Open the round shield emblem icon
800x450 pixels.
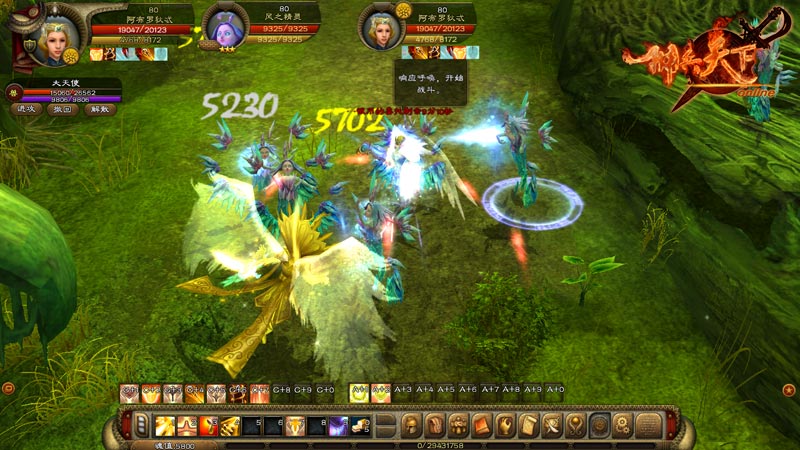tap(600, 426)
